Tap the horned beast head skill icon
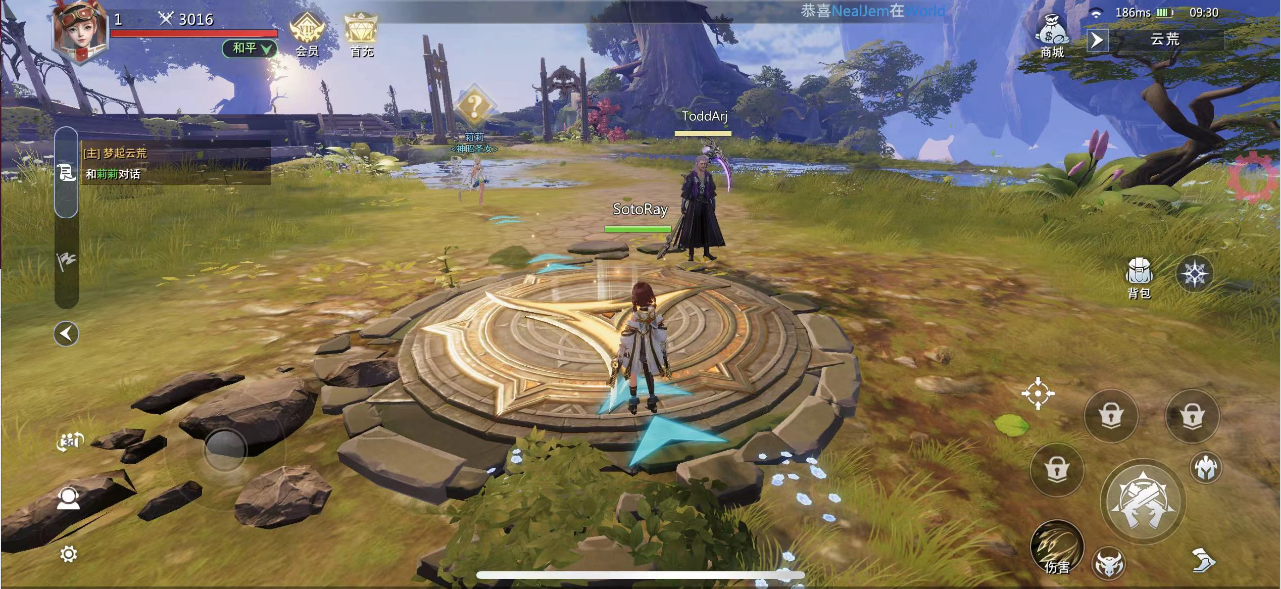The height and width of the screenshot is (589, 1281). [1108, 564]
